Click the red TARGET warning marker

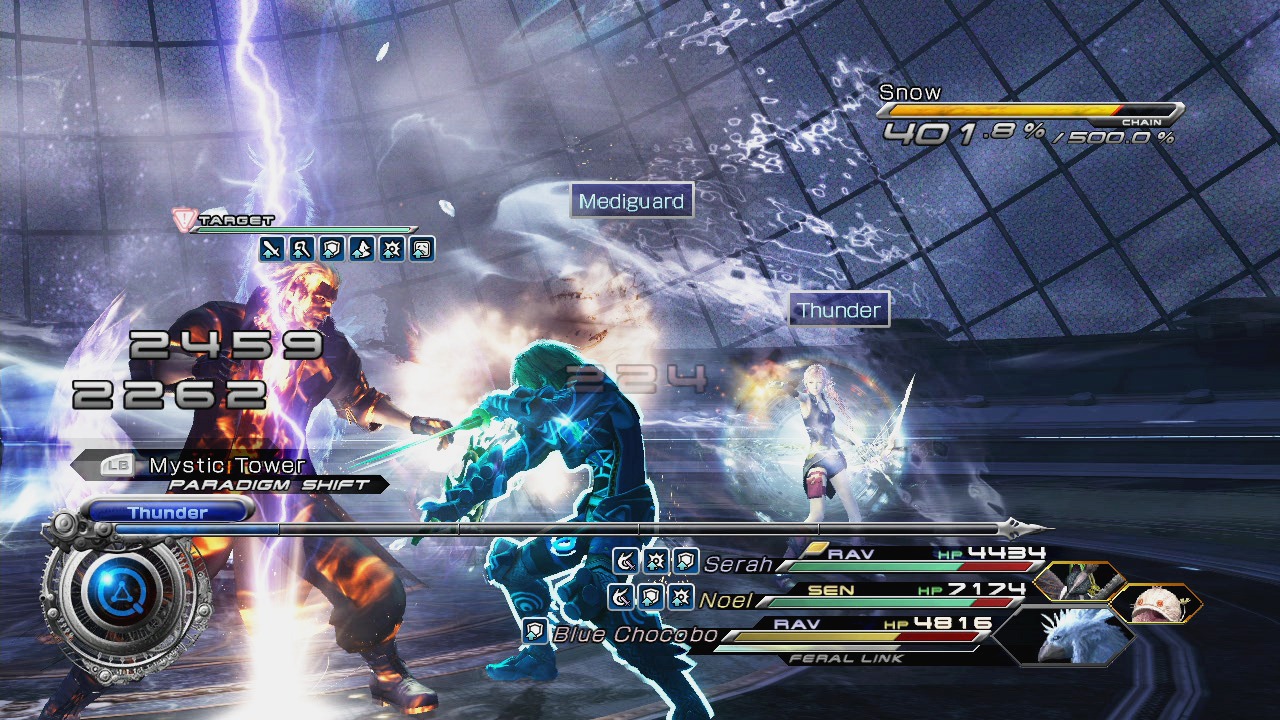(x=183, y=219)
